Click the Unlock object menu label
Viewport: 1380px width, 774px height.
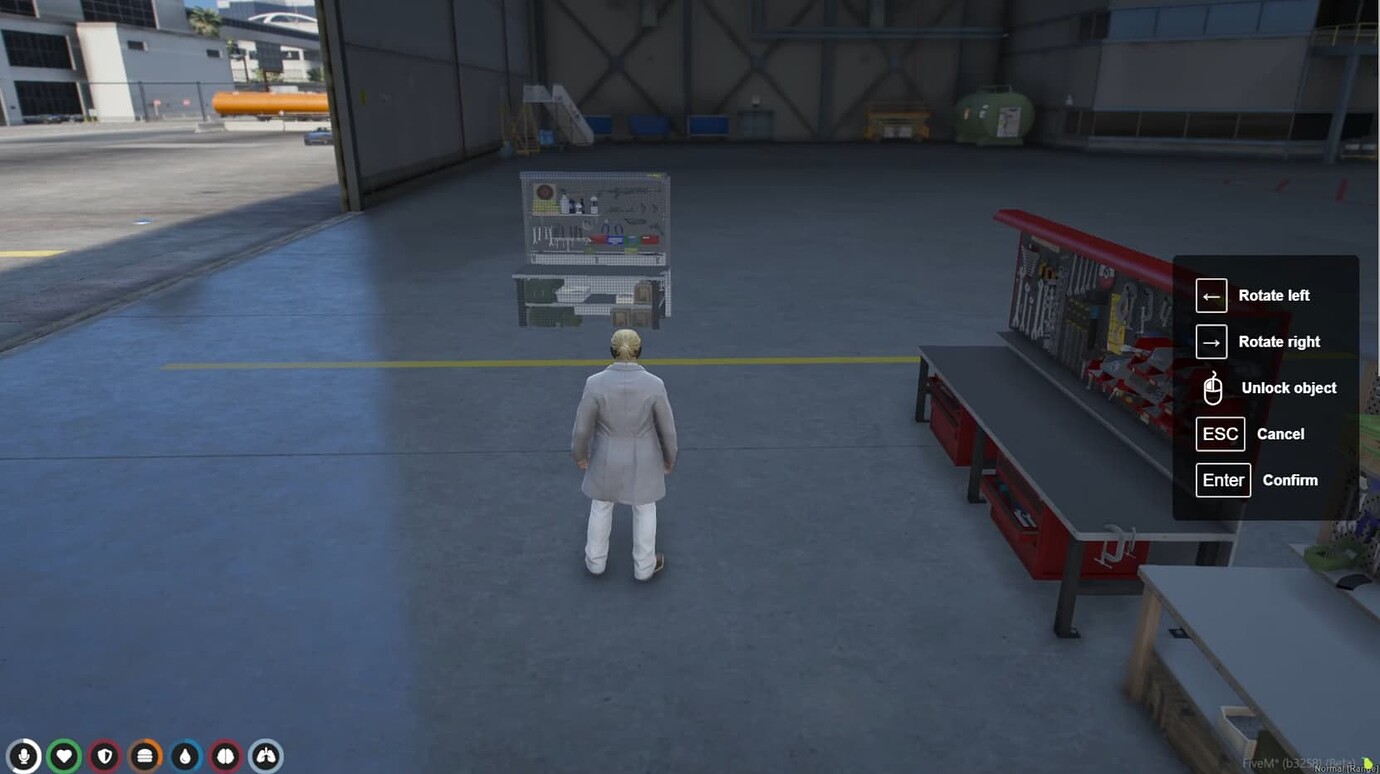coord(1287,388)
